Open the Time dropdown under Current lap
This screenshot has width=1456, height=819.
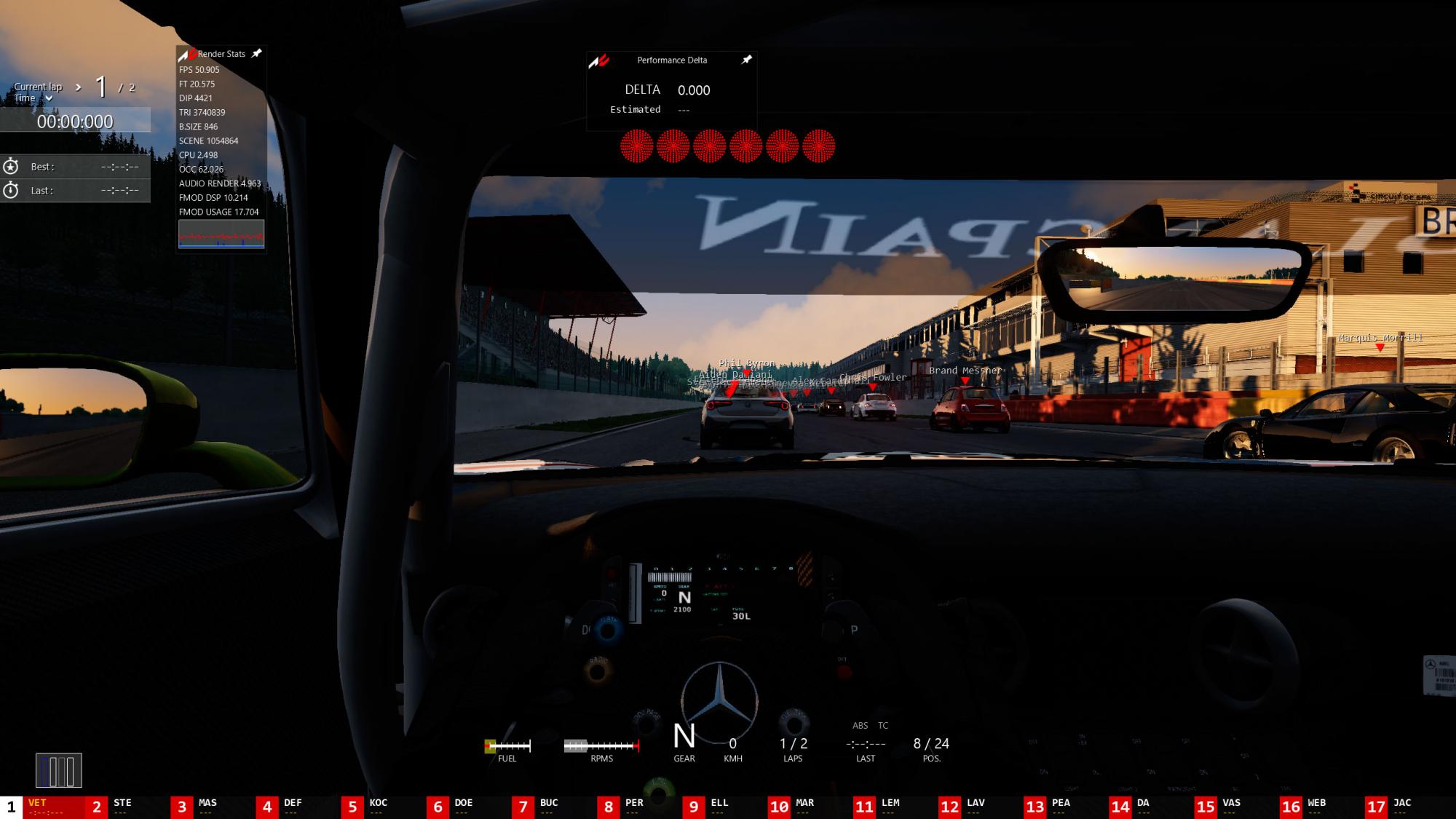pyautogui.click(x=49, y=98)
